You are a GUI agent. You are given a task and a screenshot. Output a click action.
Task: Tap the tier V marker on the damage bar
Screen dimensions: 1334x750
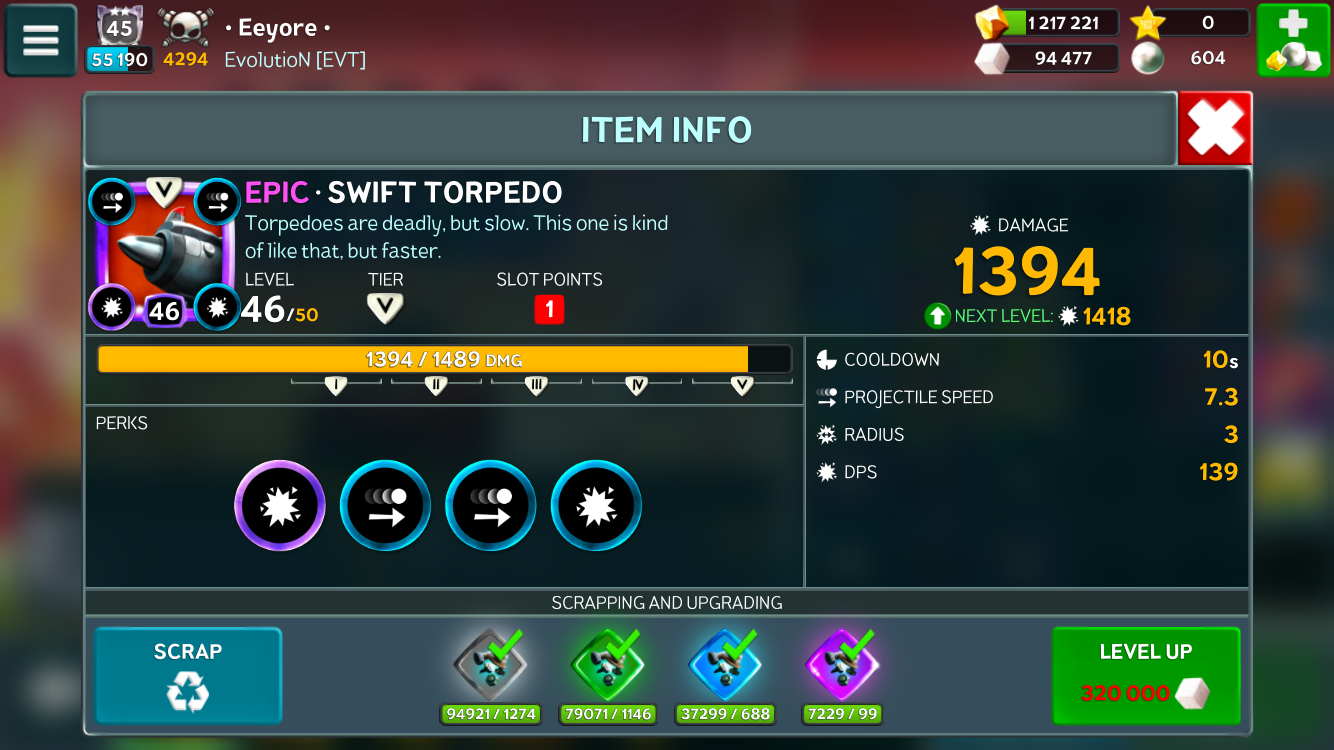click(x=741, y=386)
